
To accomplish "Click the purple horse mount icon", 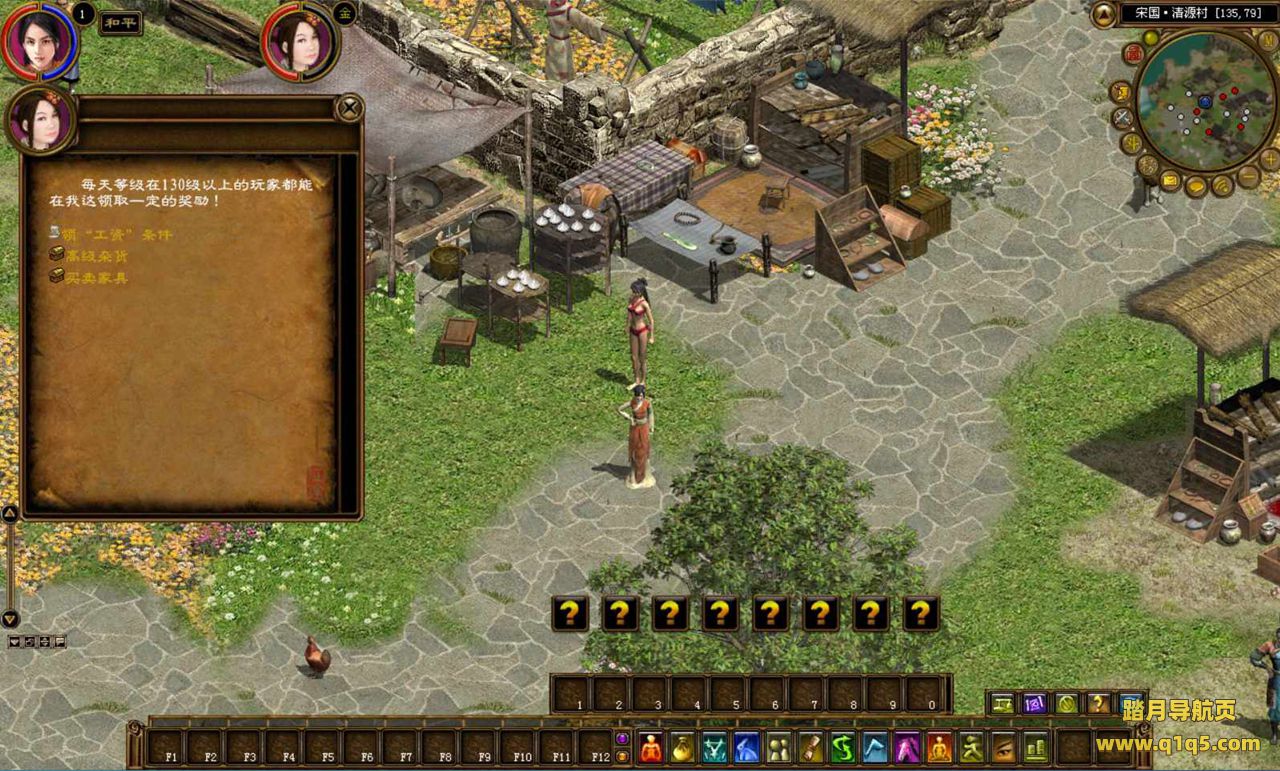I will click(907, 746).
